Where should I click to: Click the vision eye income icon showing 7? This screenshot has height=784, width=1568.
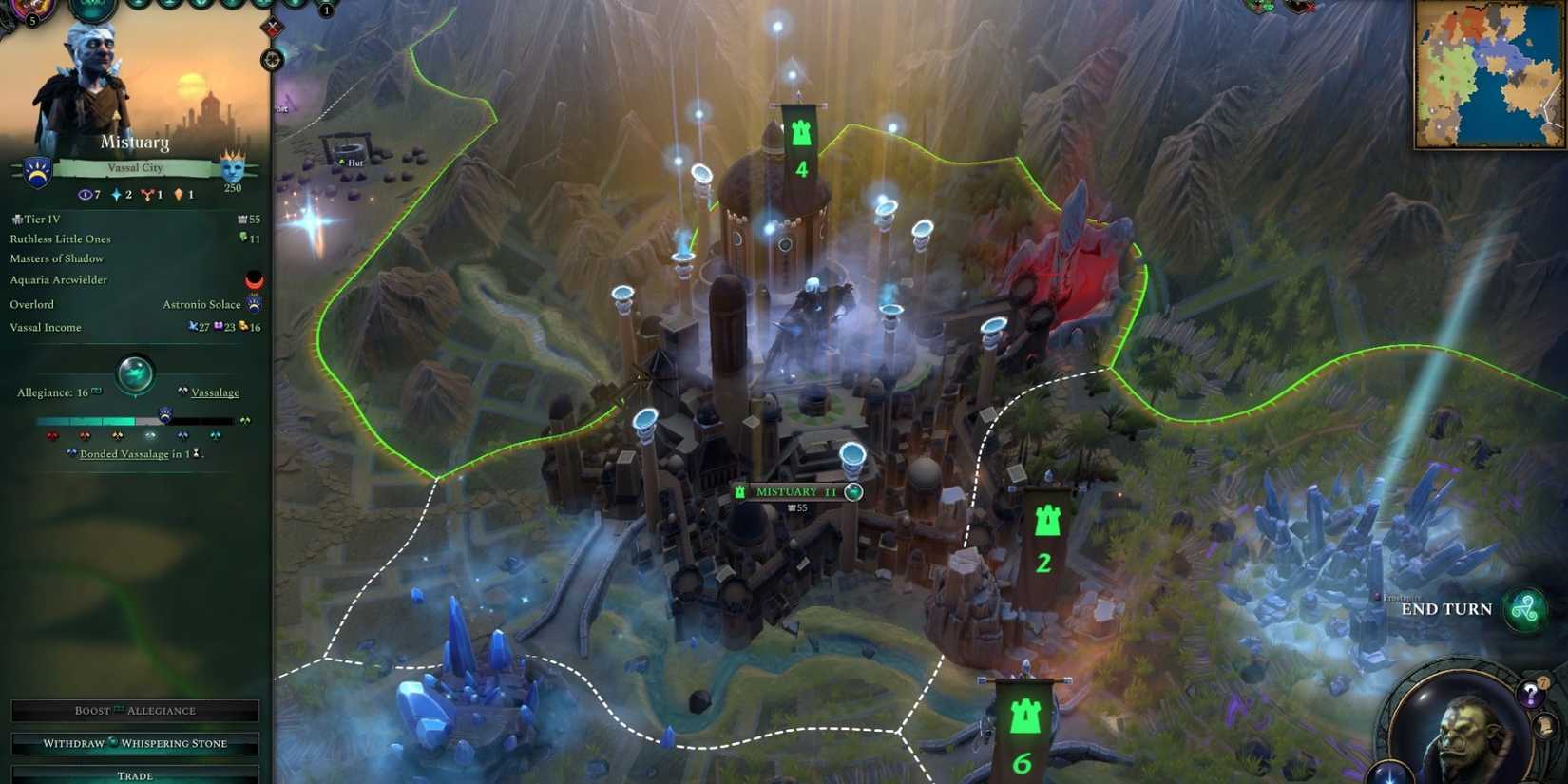point(86,195)
